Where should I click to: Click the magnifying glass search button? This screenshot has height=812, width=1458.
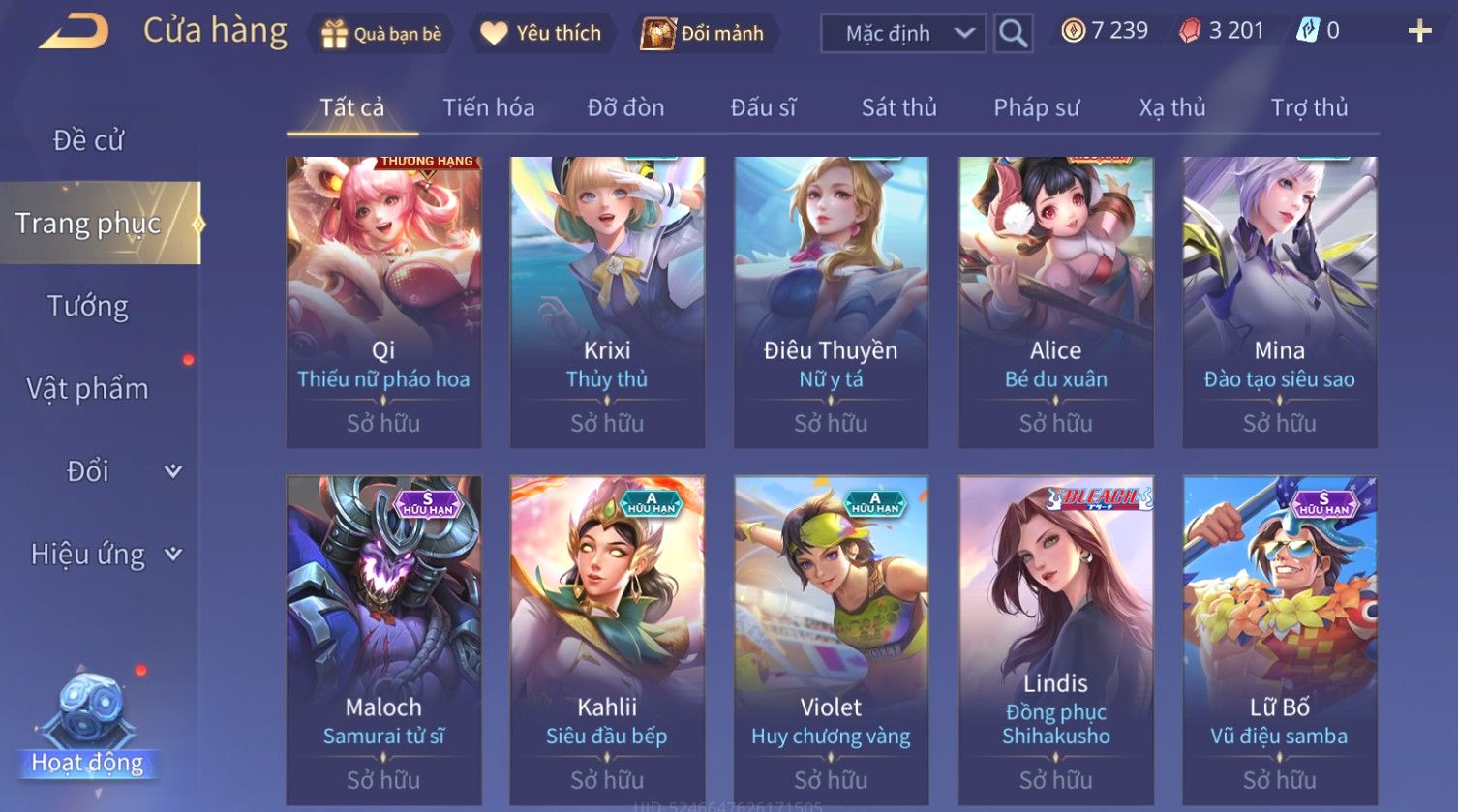[x=1013, y=34]
